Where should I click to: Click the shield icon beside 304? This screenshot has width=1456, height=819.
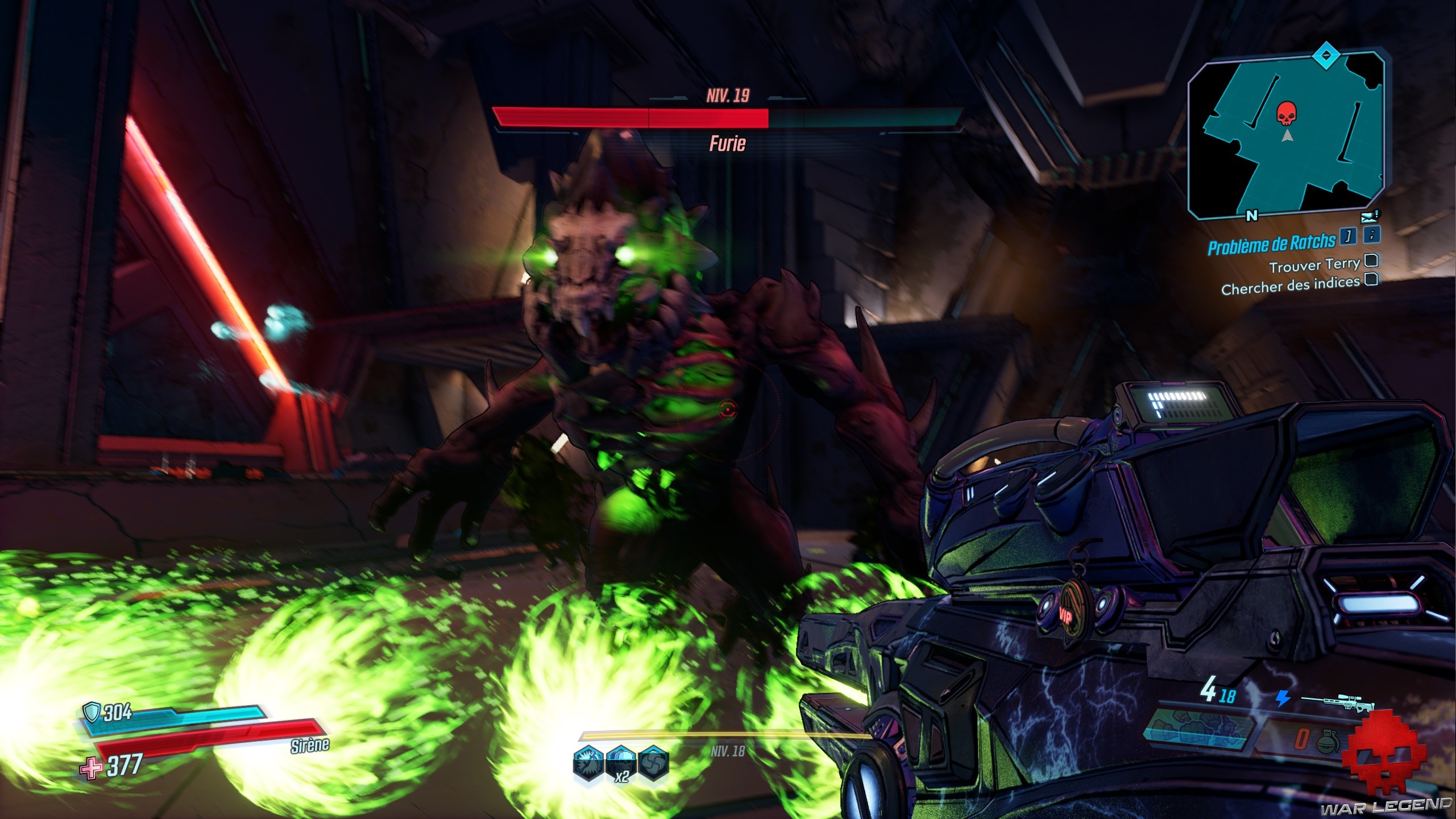[91, 711]
